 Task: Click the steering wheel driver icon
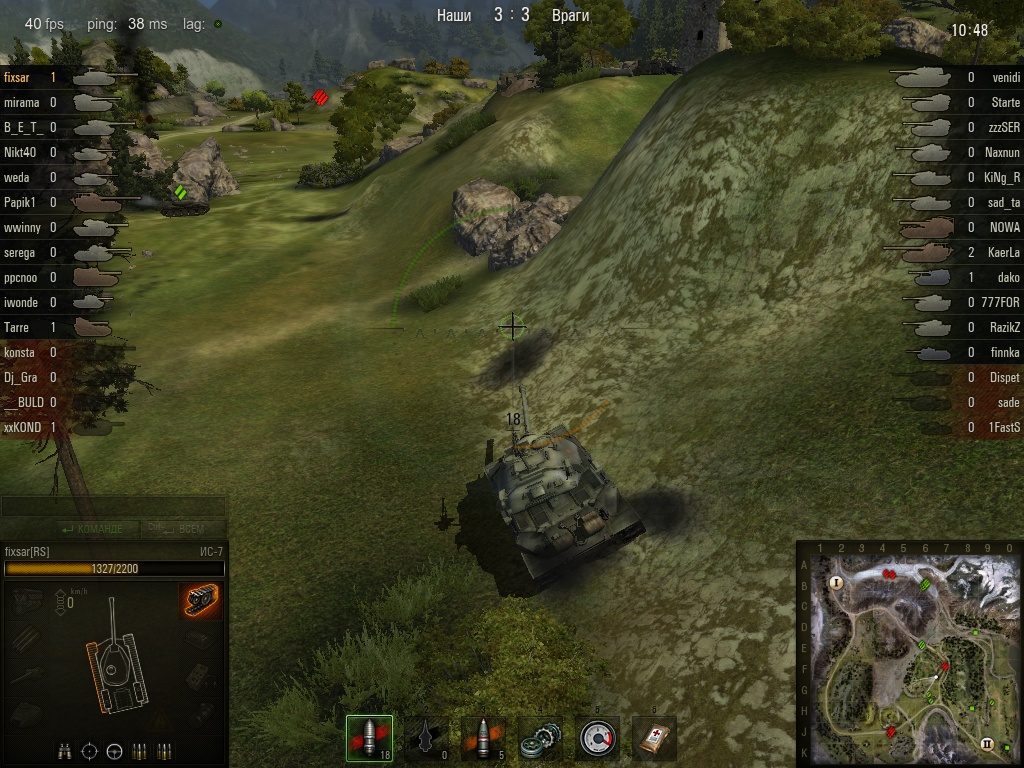tap(114, 751)
